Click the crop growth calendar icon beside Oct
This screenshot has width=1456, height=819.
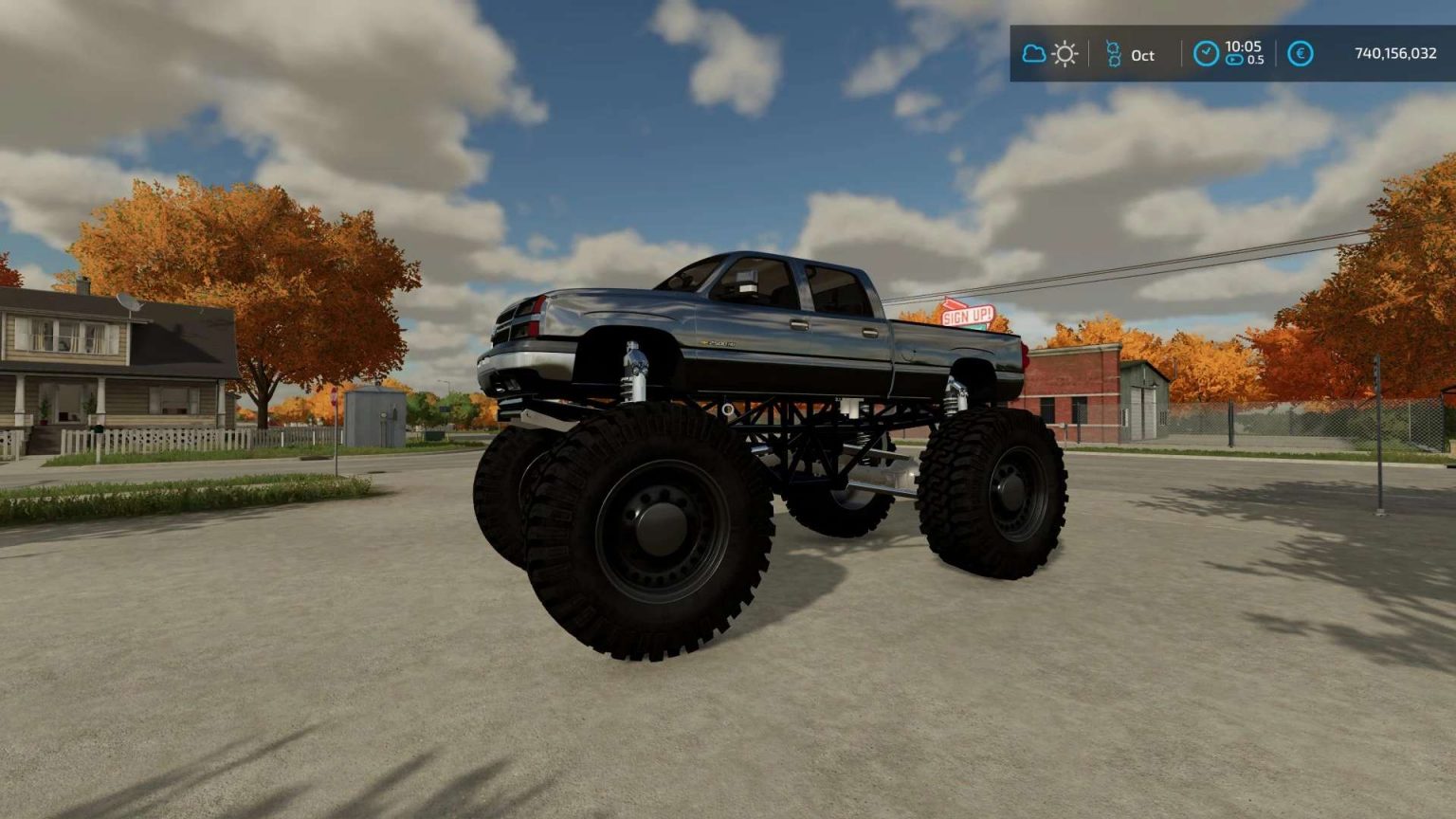point(1114,53)
